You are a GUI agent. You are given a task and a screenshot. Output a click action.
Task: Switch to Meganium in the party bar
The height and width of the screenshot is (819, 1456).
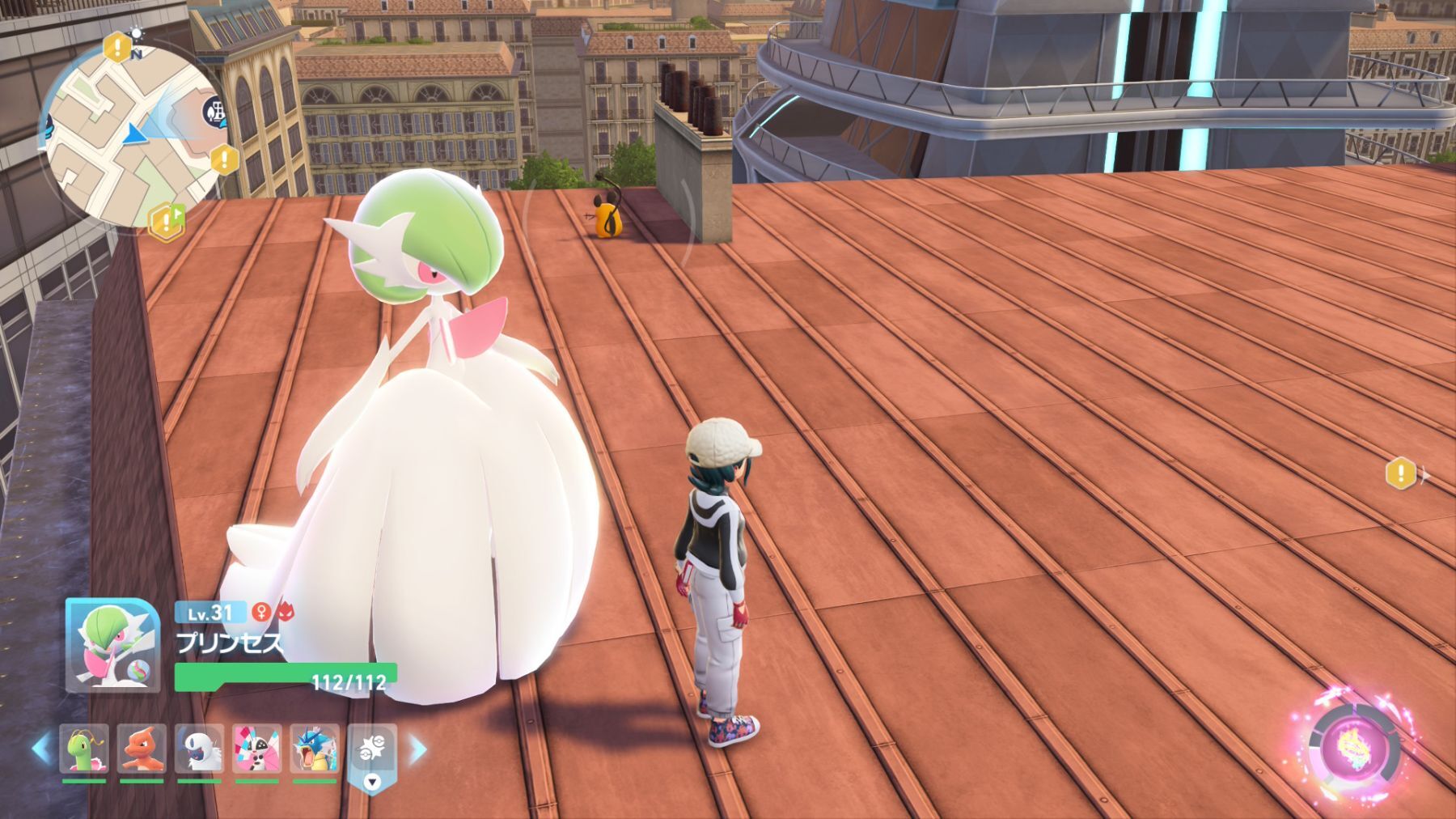coord(84,749)
